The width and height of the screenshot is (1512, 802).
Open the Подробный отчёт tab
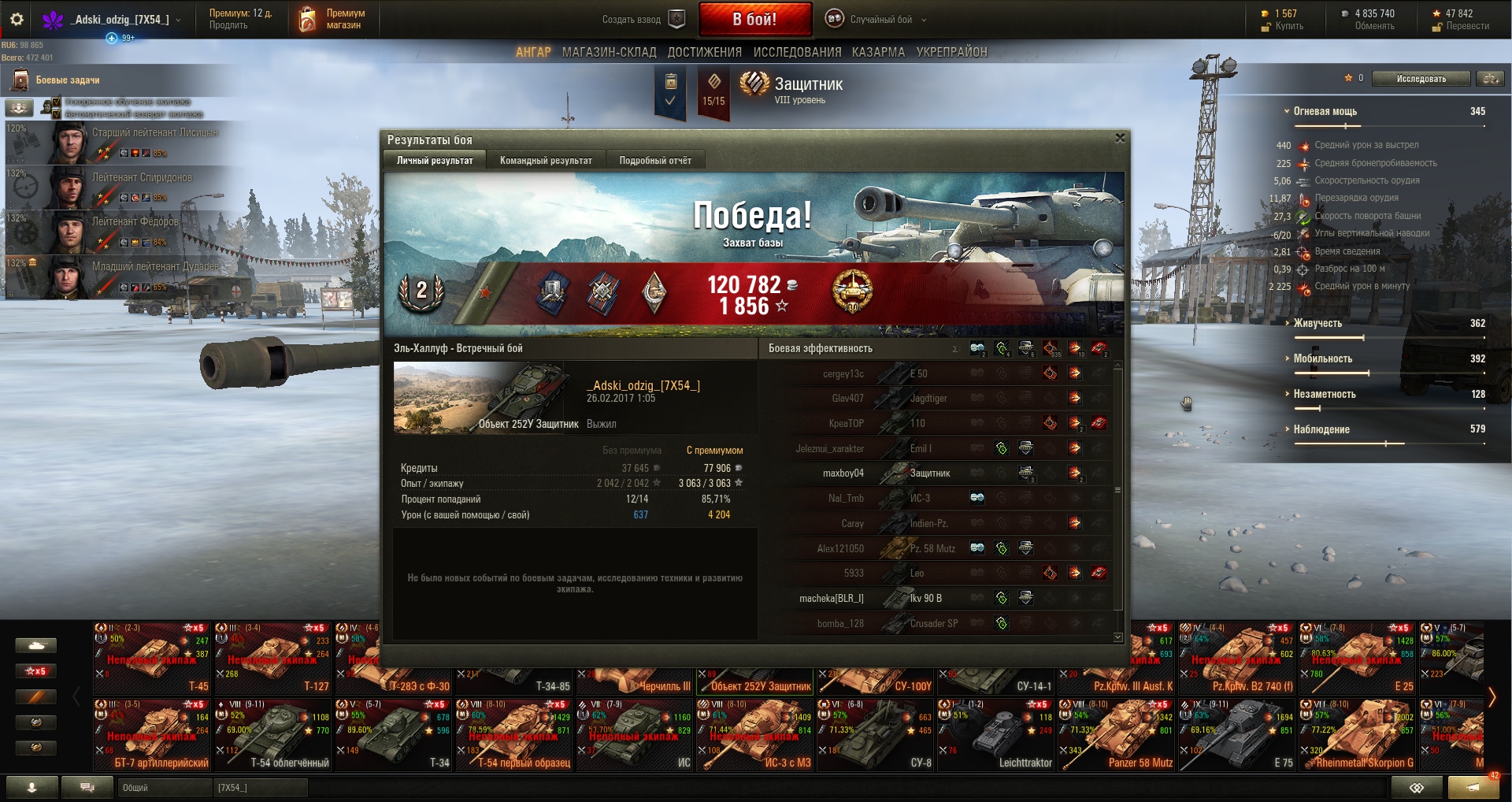[x=654, y=161]
